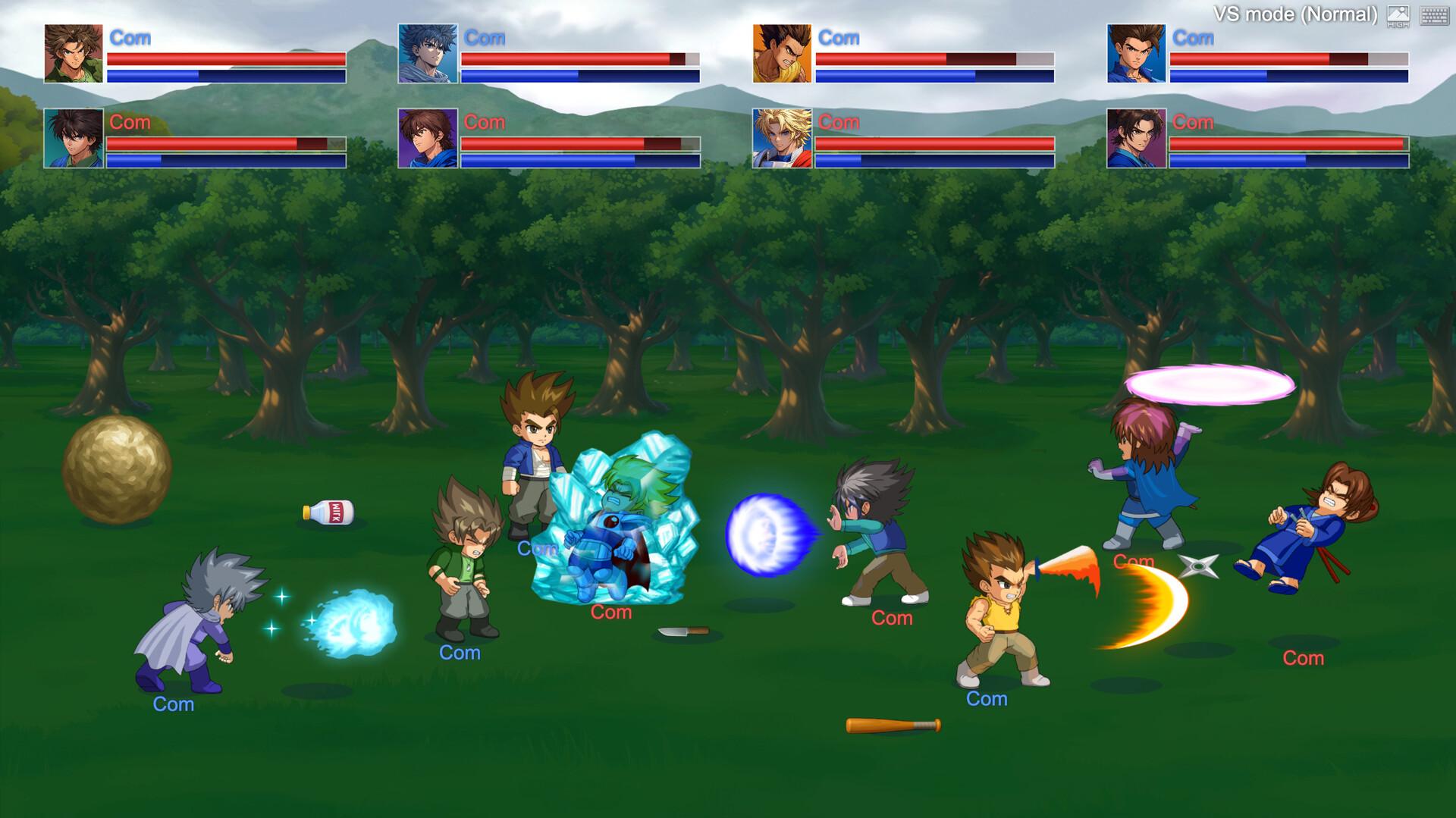
Task: Click the blue Com label under the caped fighter
Action: tap(173, 705)
